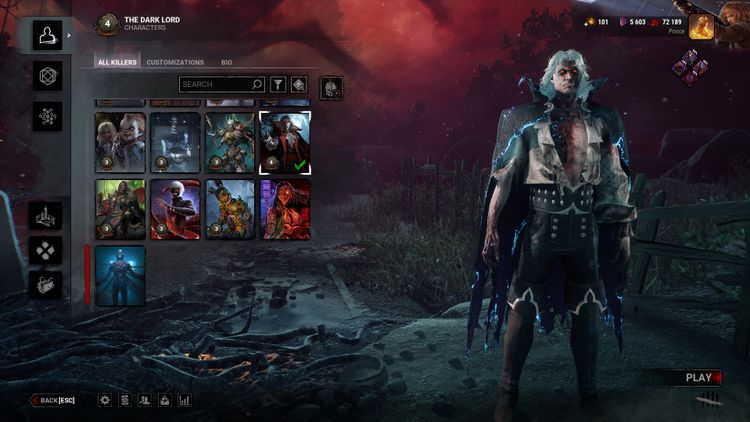Select the All Killers tab
The image size is (750, 422).
[117, 62]
